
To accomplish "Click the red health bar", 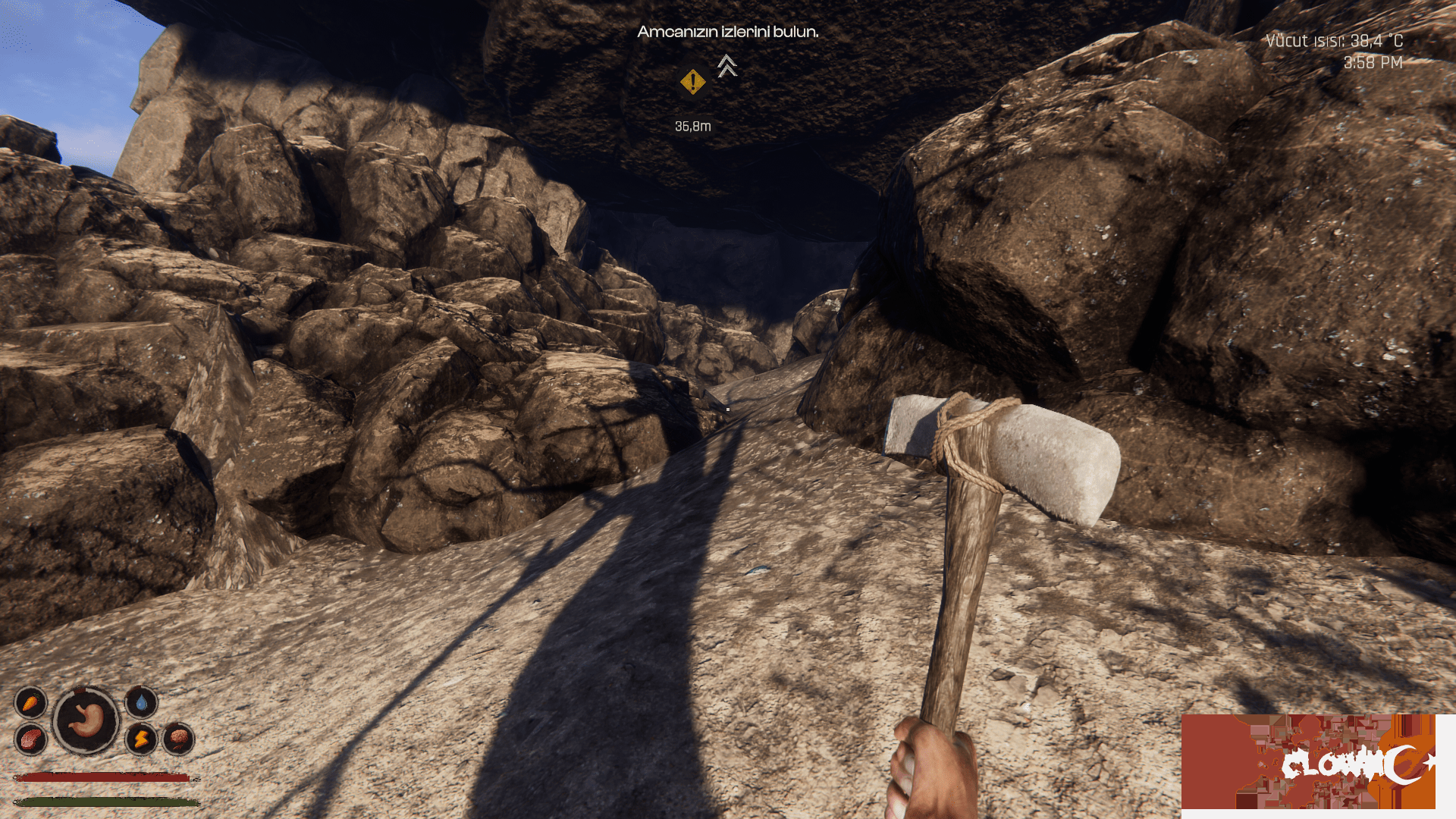I will pos(102,777).
